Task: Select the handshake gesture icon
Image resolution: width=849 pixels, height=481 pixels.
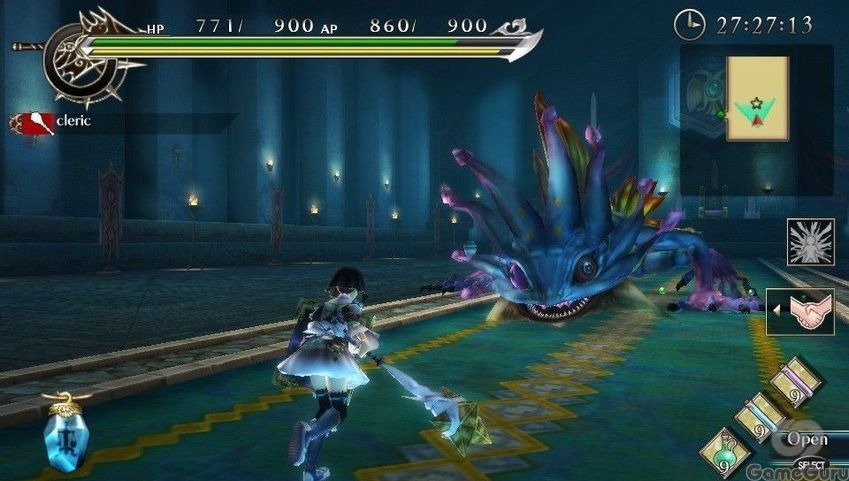Action: pyautogui.click(x=809, y=310)
